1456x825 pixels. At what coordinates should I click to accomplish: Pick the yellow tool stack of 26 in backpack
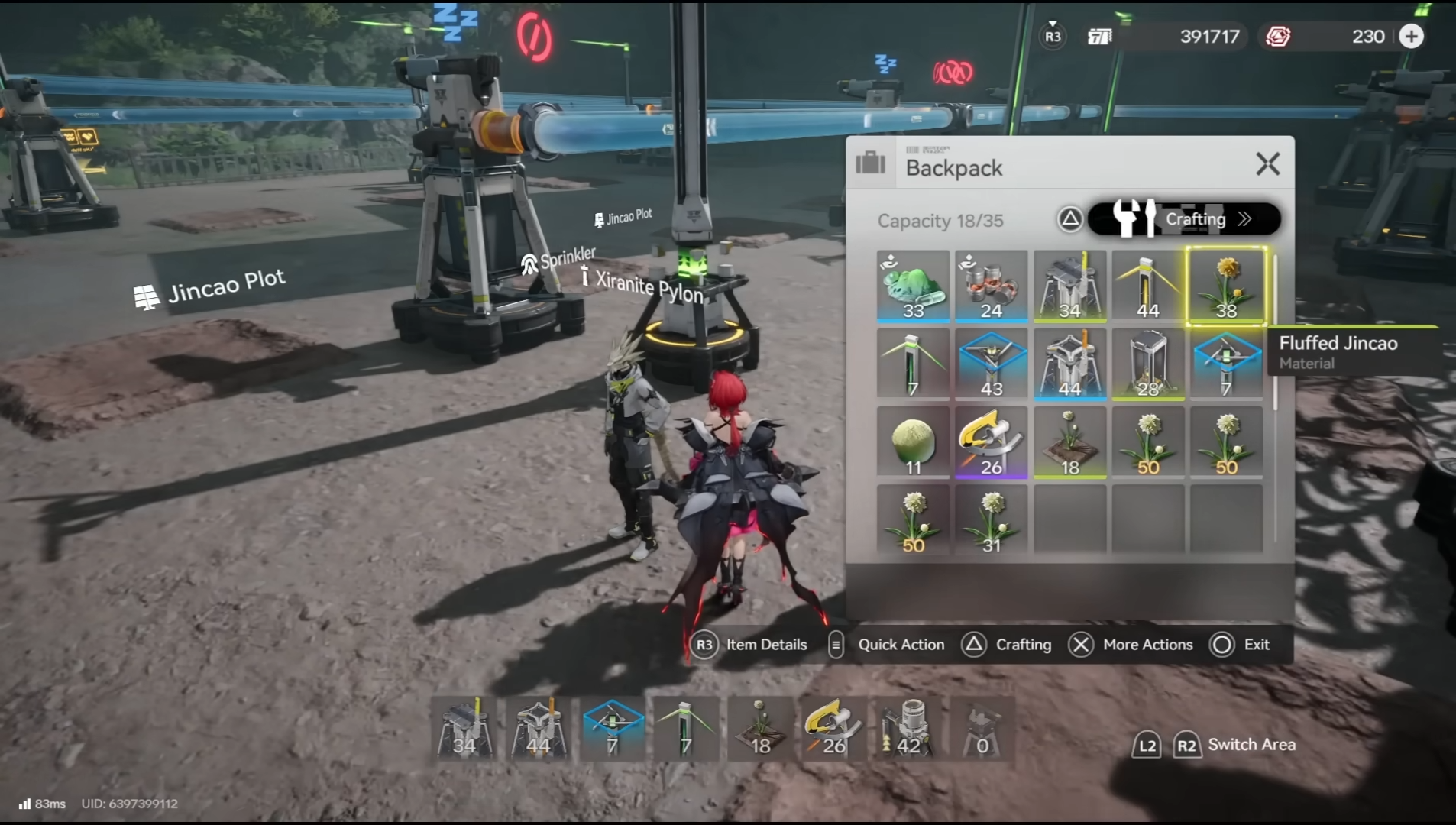[991, 442]
